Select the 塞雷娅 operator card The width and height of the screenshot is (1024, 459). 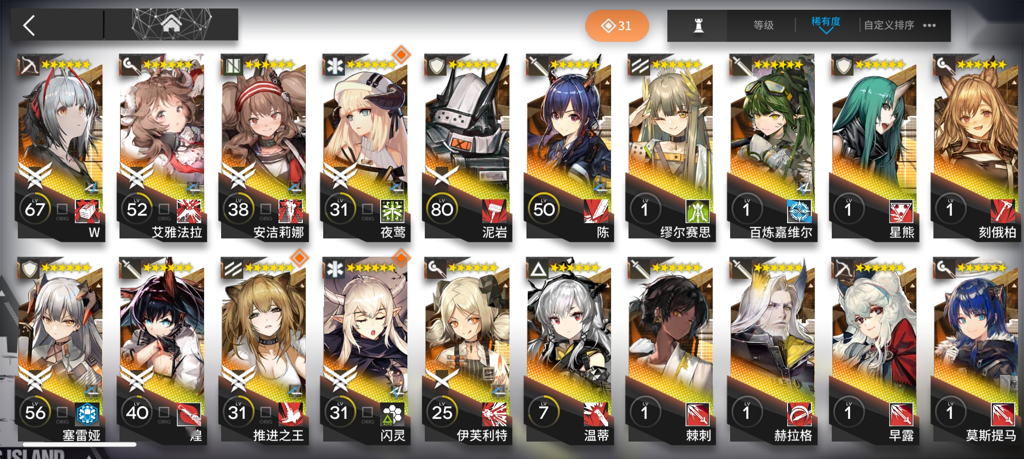pyautogui.click(x=62, y=350)
